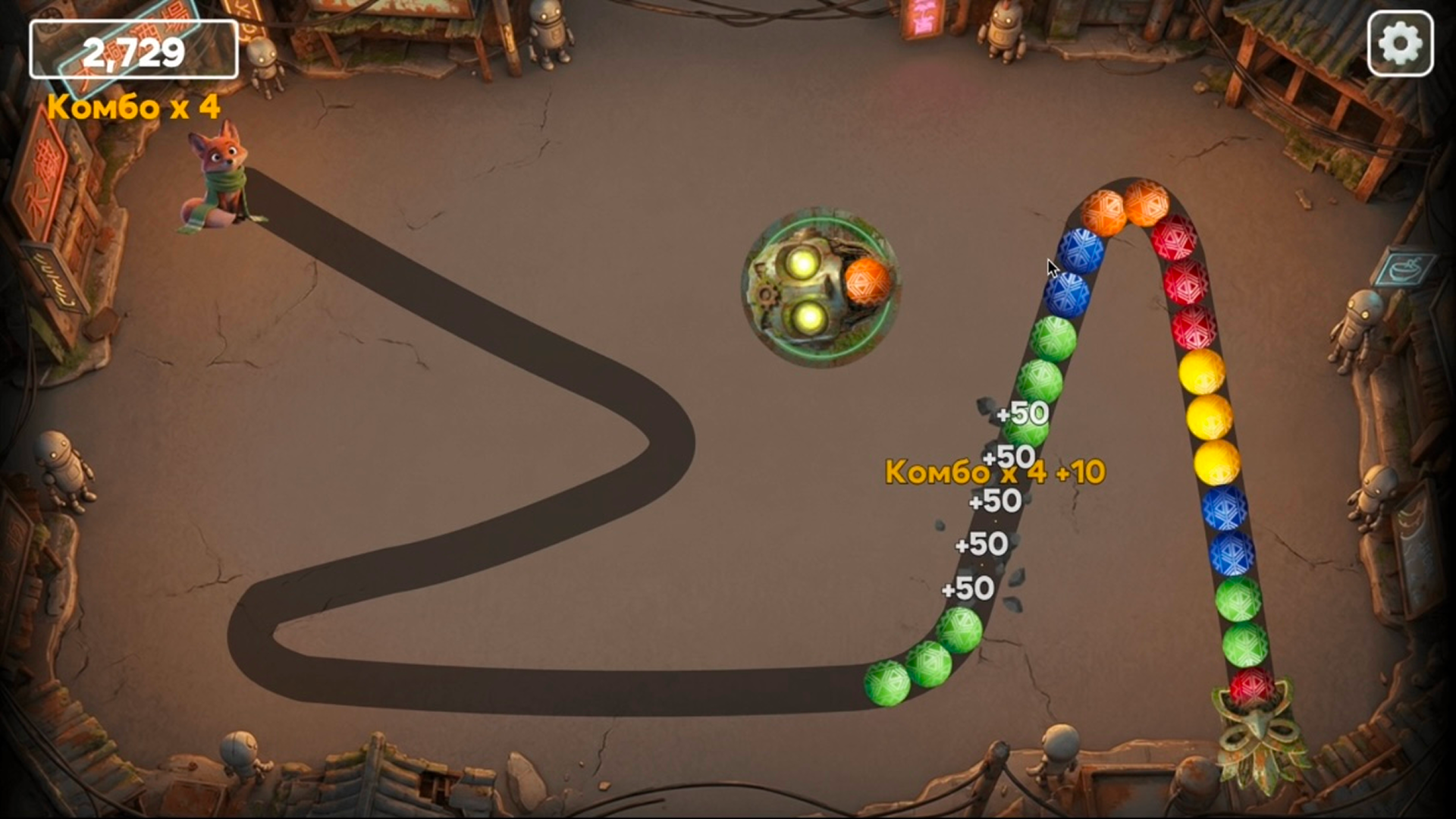Click the topmost blue patterned ball

tap(1081, 250)
